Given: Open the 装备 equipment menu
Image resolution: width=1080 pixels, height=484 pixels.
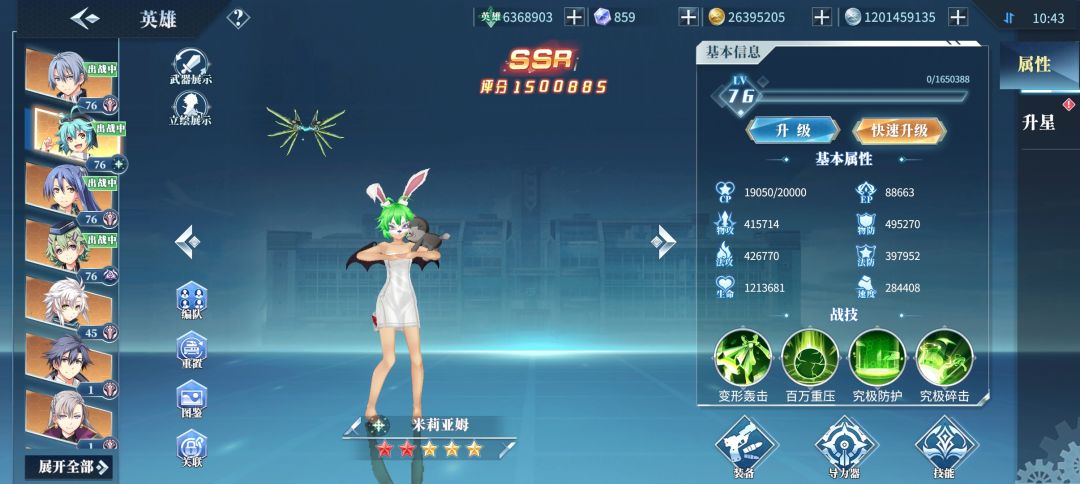Looking at the screenshot, I should coord(747,444).
